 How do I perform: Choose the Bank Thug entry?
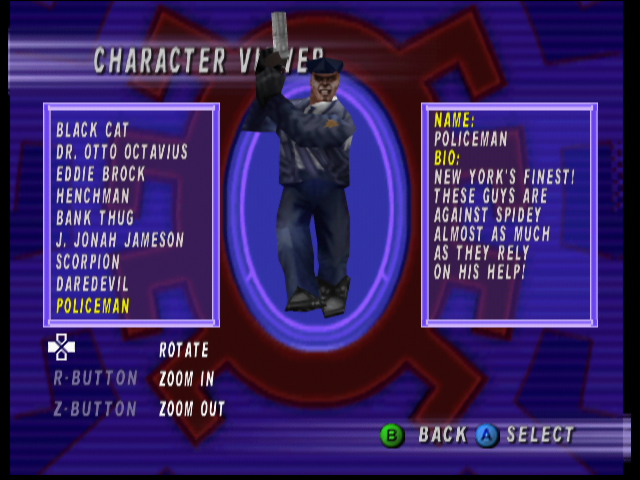pos(95,218)
